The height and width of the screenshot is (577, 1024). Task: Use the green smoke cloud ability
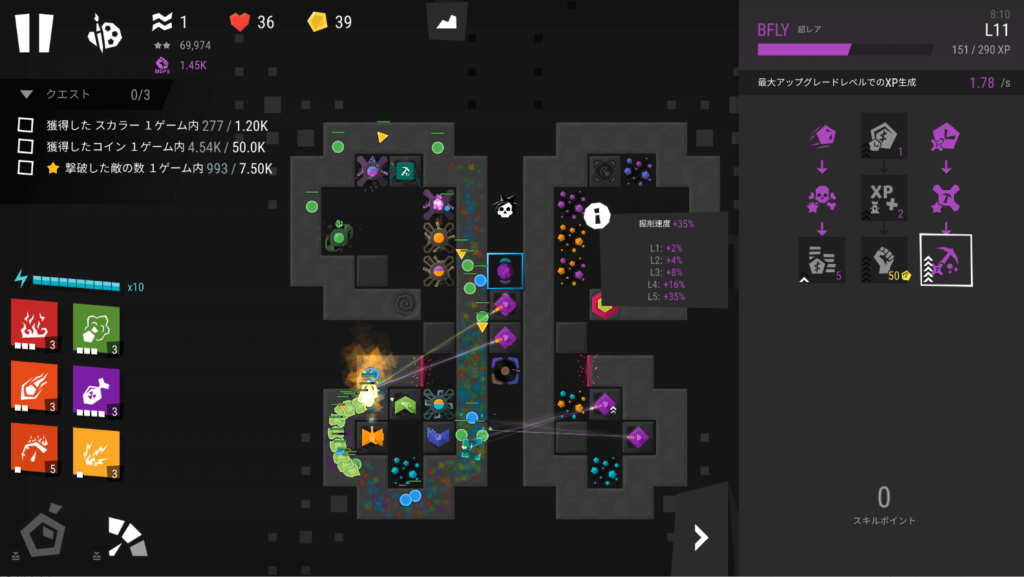(96, 324)
